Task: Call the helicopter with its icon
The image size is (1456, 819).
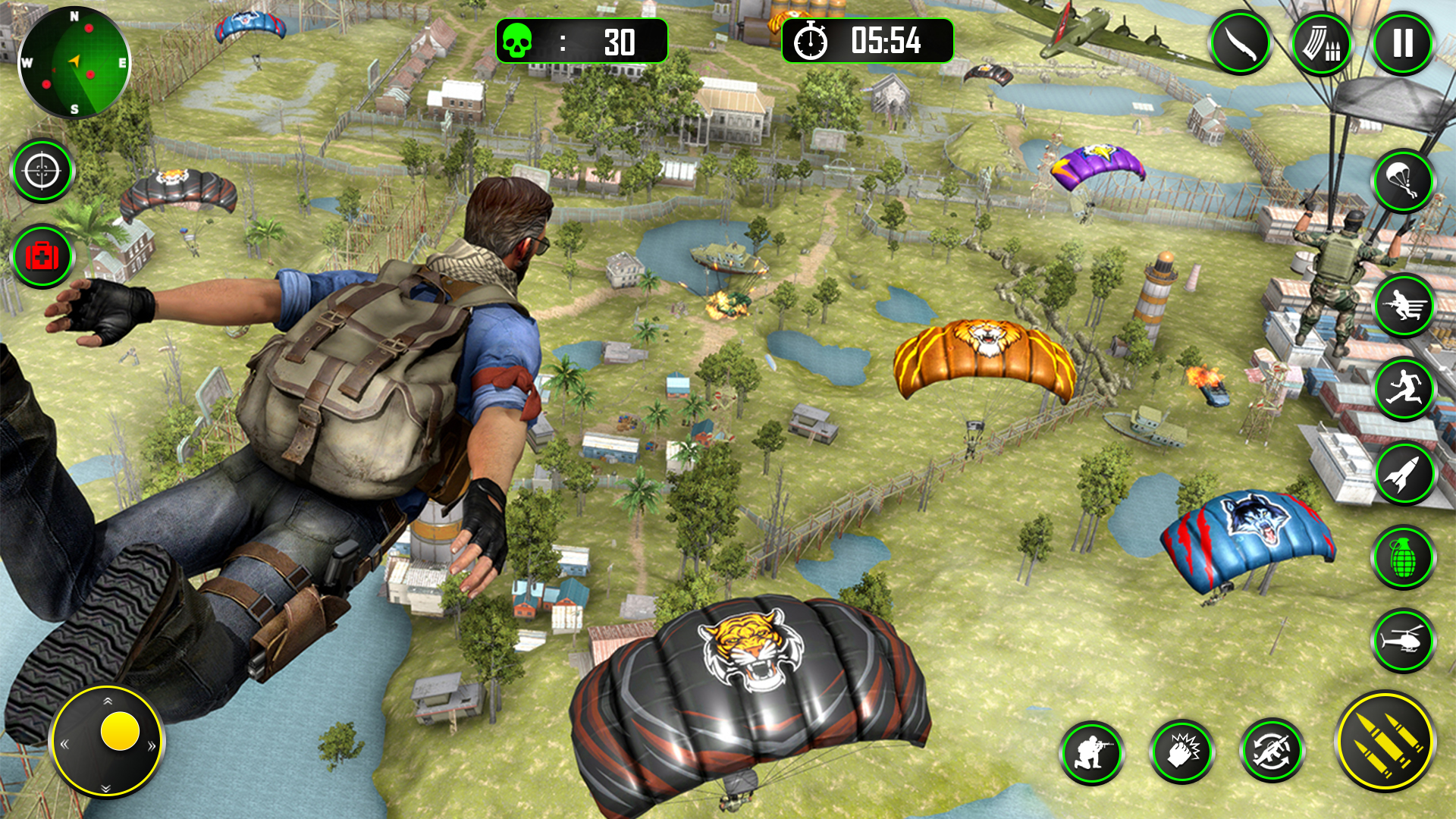Action: (x=1401, y=641)
